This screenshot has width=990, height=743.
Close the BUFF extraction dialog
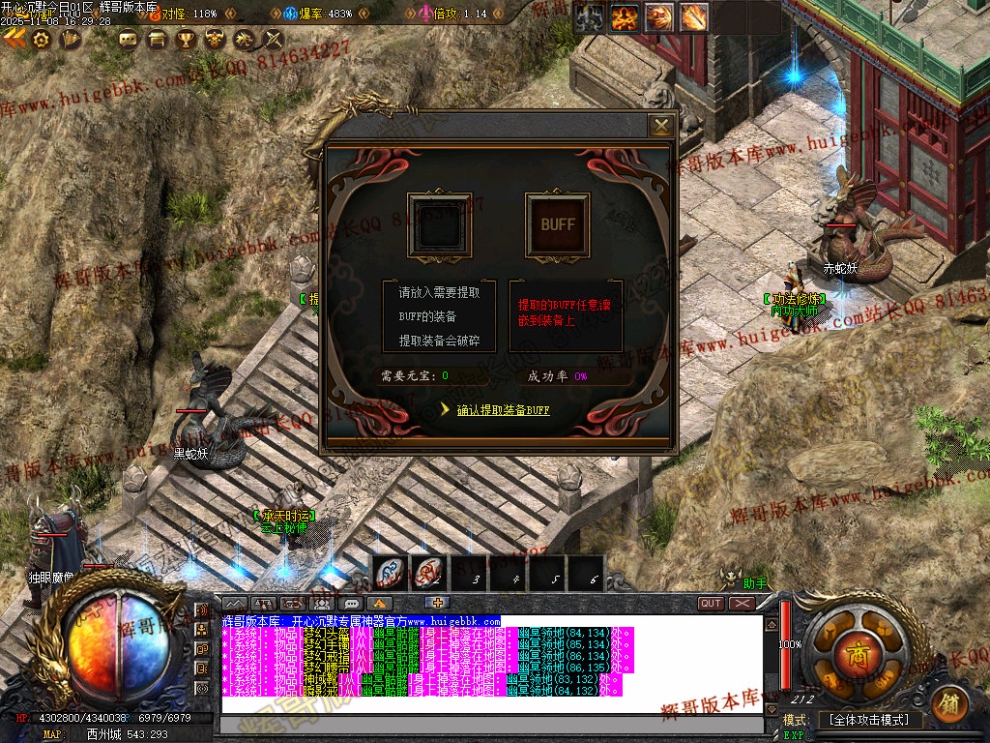point(661,126)
